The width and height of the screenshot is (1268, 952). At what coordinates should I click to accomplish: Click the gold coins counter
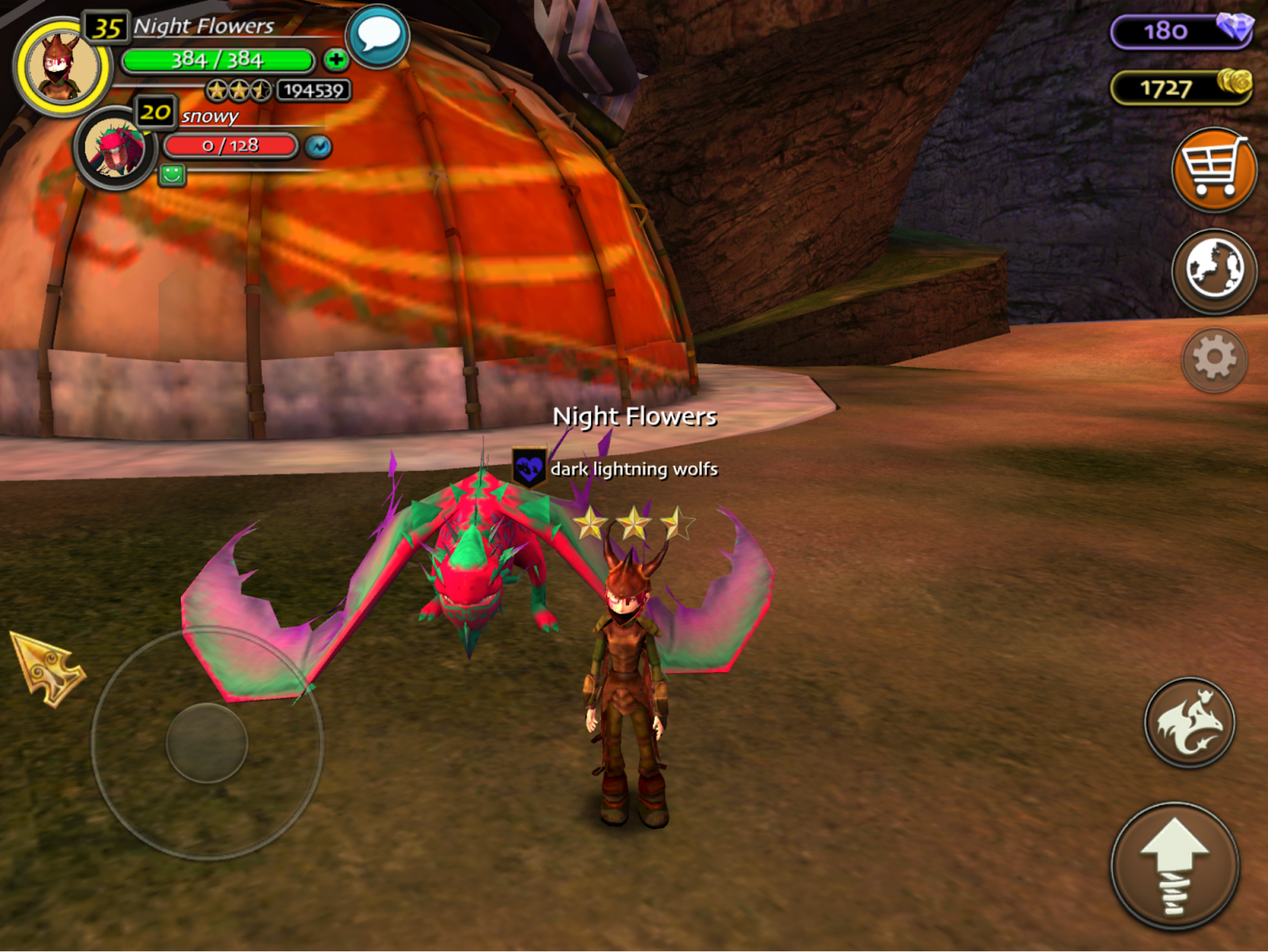tap(1181, 87)
